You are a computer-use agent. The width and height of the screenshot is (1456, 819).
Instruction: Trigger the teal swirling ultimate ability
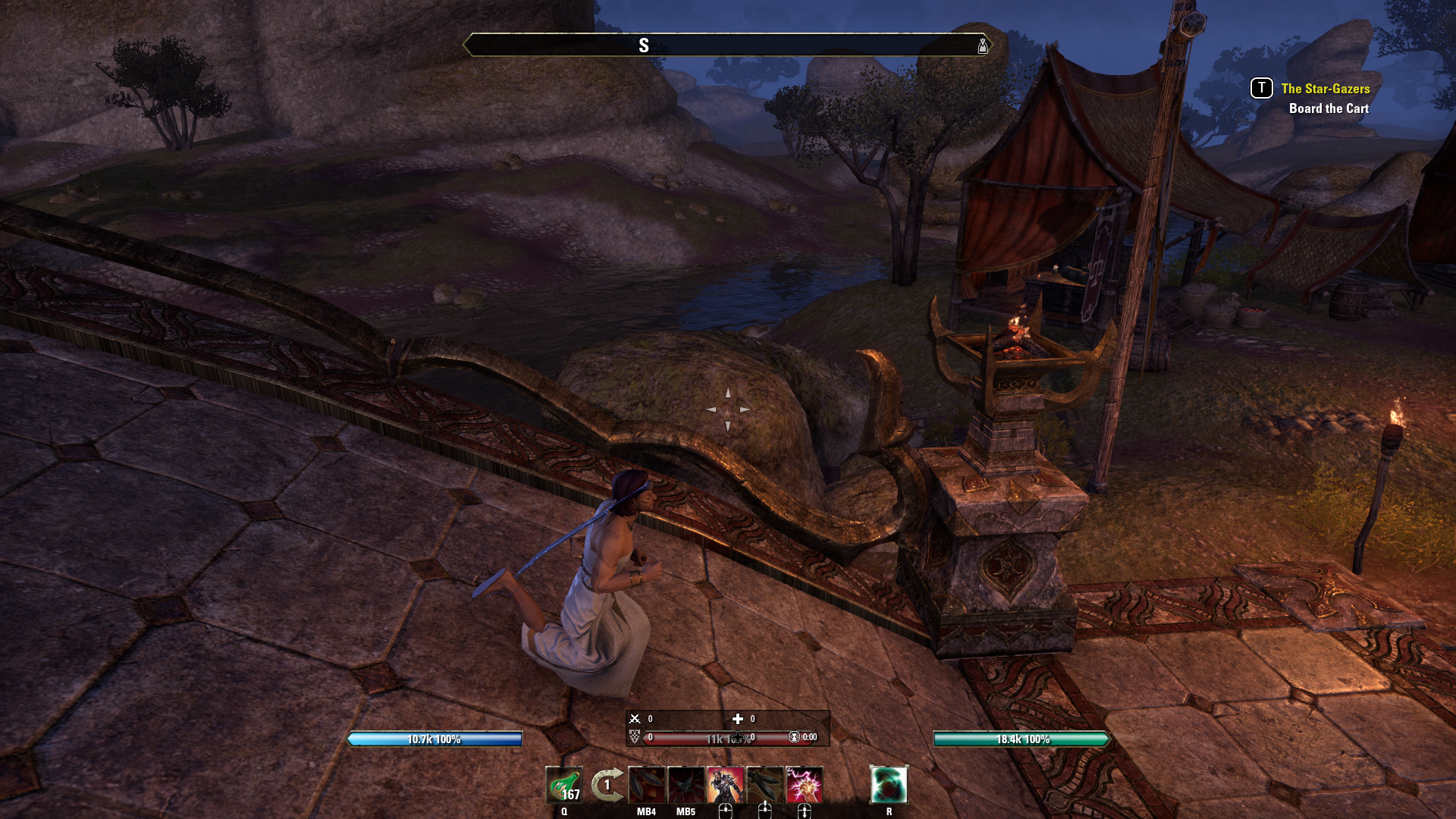tap(889, 785)
